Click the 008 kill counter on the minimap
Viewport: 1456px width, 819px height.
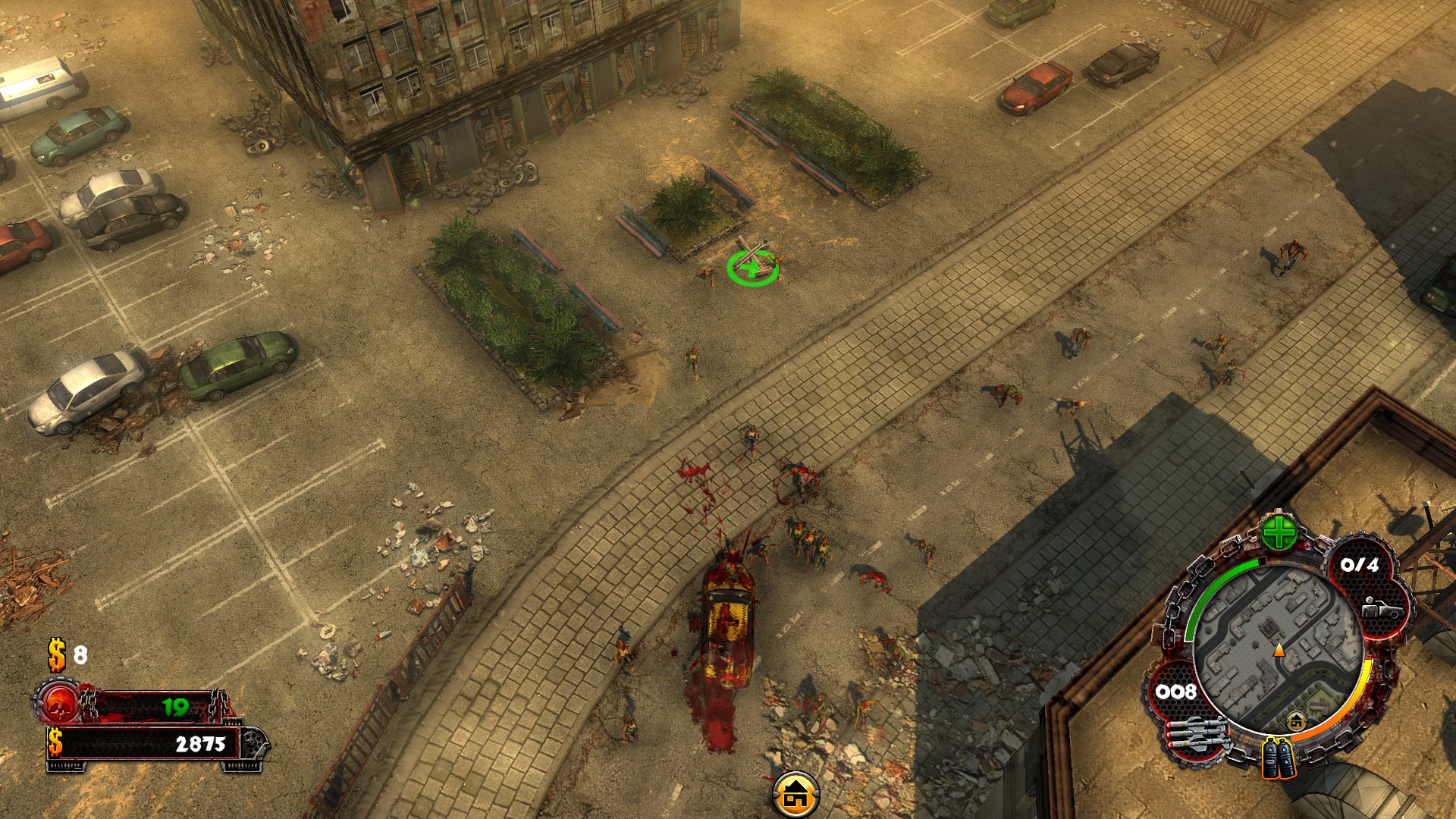coord(1176,691)
